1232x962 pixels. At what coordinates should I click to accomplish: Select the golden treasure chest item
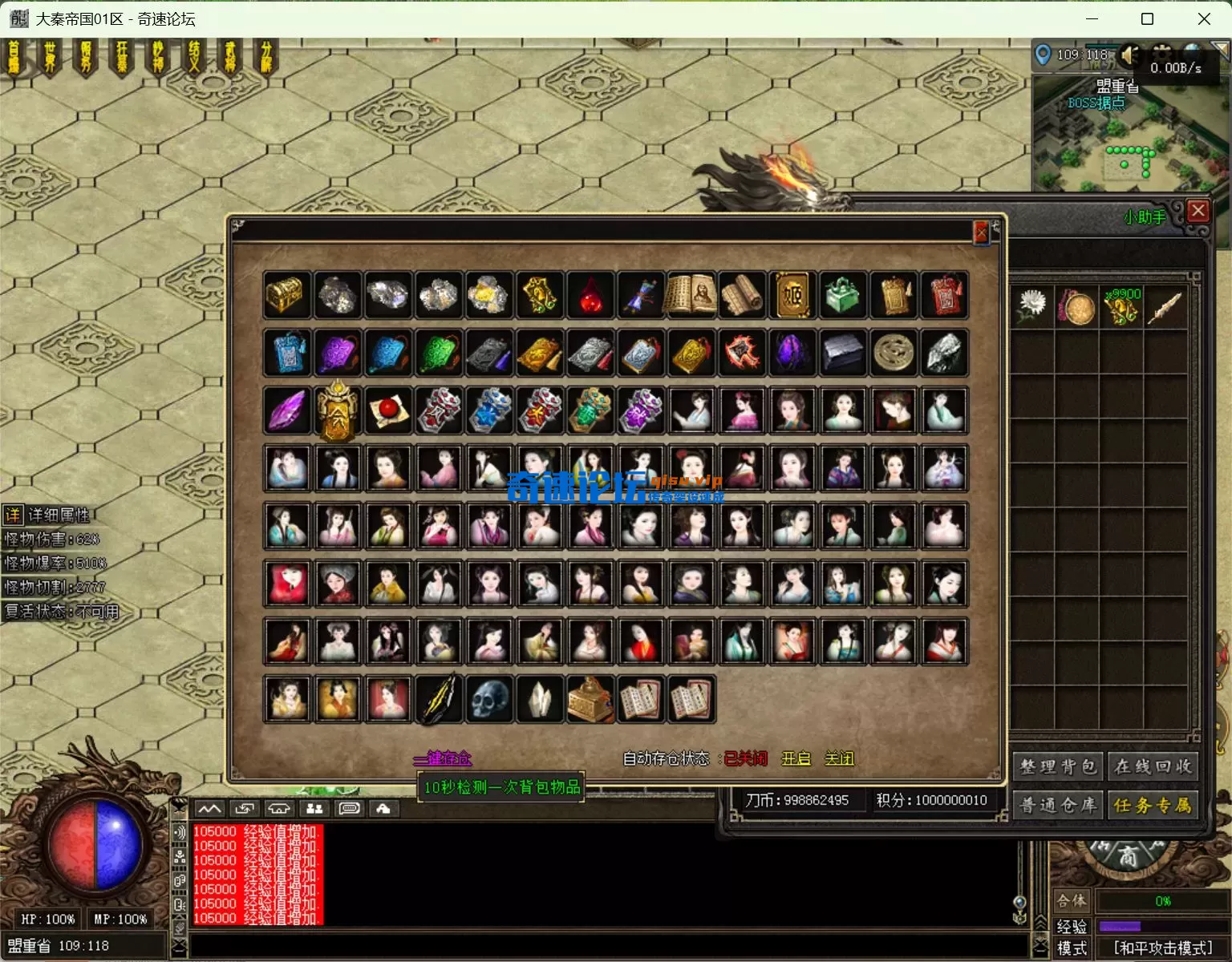point(286,295)
